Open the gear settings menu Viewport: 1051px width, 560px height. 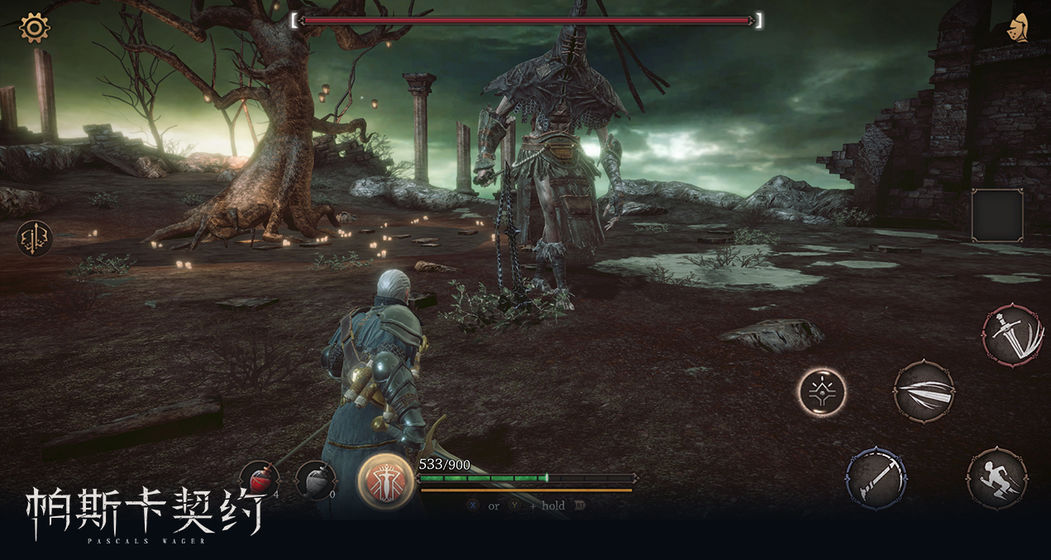(x=35, y=27)
